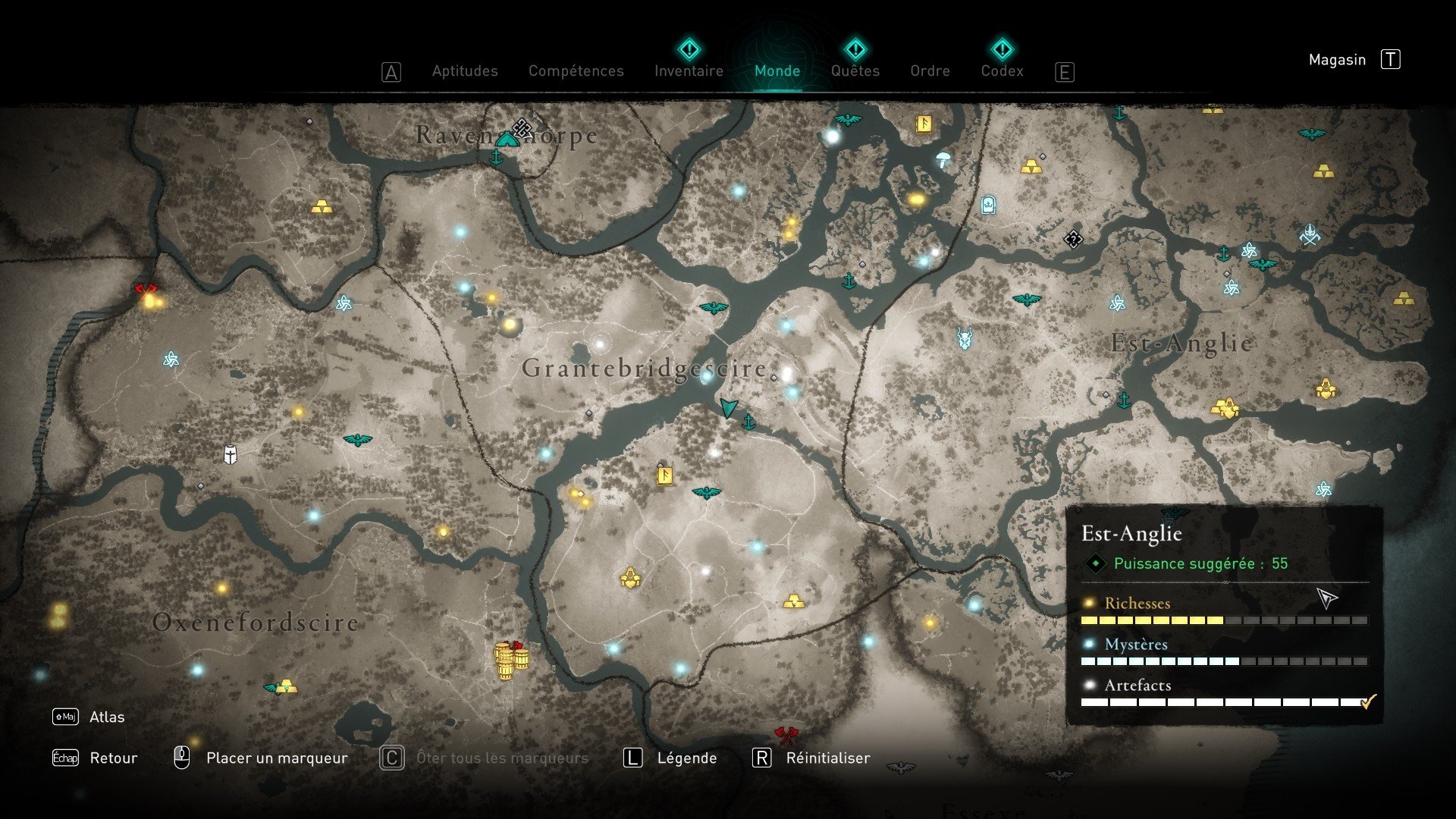Select the white helmet marker in Oxenefordscire
The image size is (1456, 819).
pyautogui.click(x=231, y=455)
